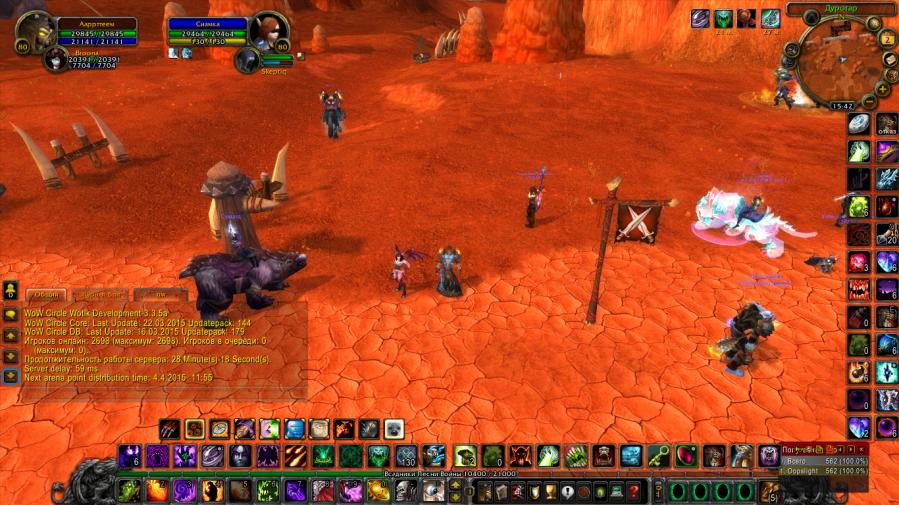899x505 pixels.
Task: Click the reputation bar Всадники Песни Войны
Action: 448,473
